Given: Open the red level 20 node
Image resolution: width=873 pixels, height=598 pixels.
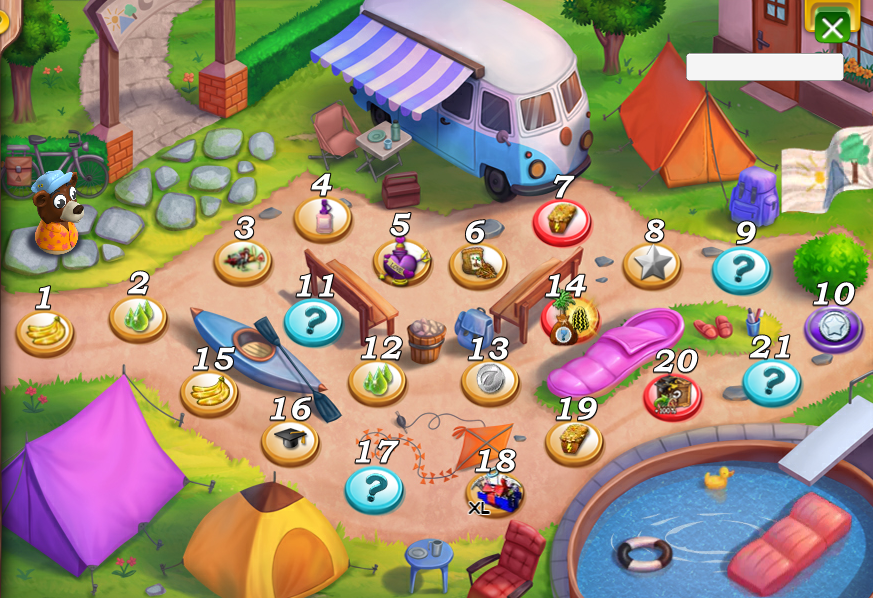Looking at the screenshot, I should [x=574, y=441].
